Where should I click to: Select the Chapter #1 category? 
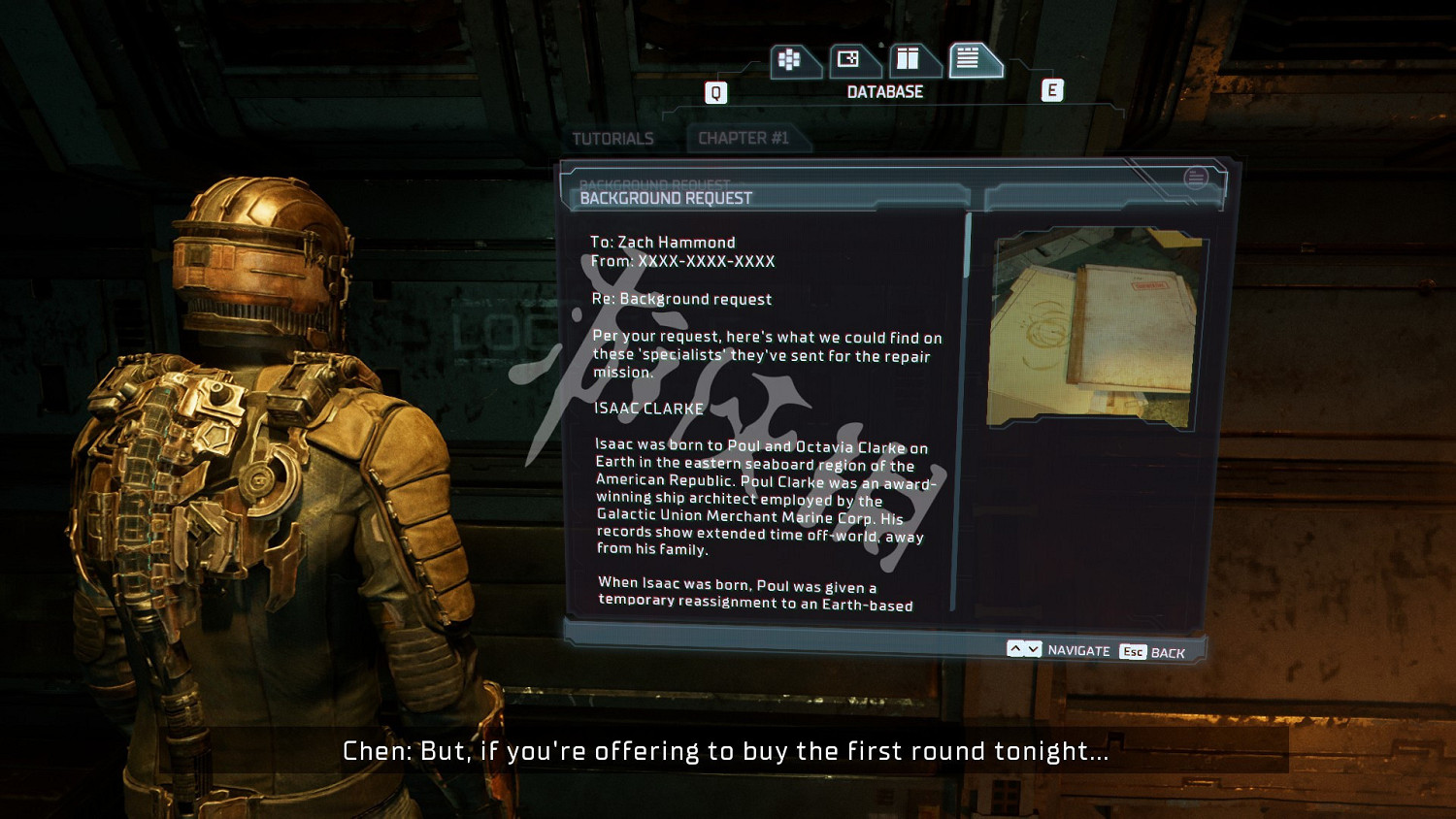coord(744,139)
